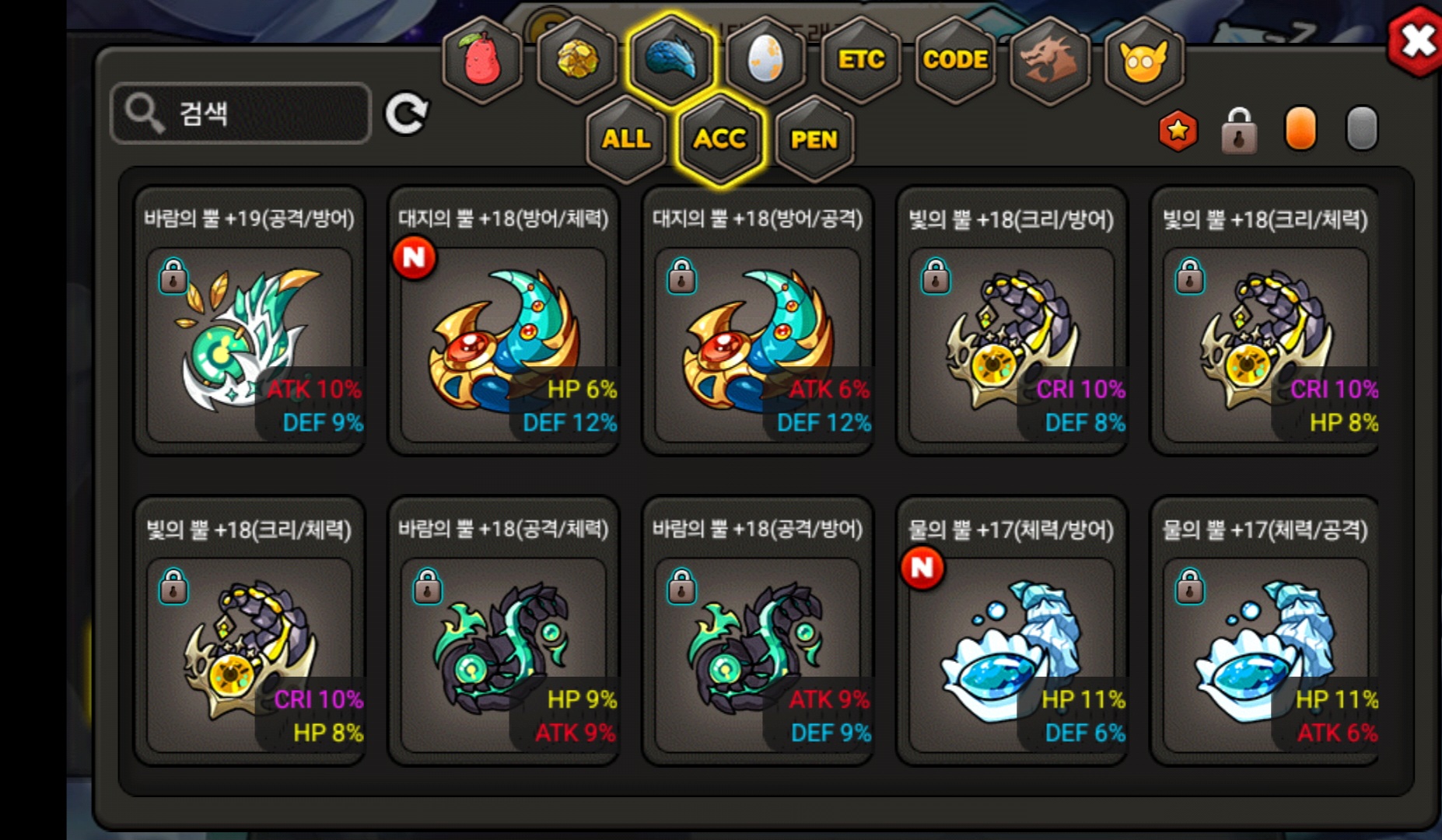1442x840 pixels.
Task: Switch to the ETC category tab
Action: (861, 60)
